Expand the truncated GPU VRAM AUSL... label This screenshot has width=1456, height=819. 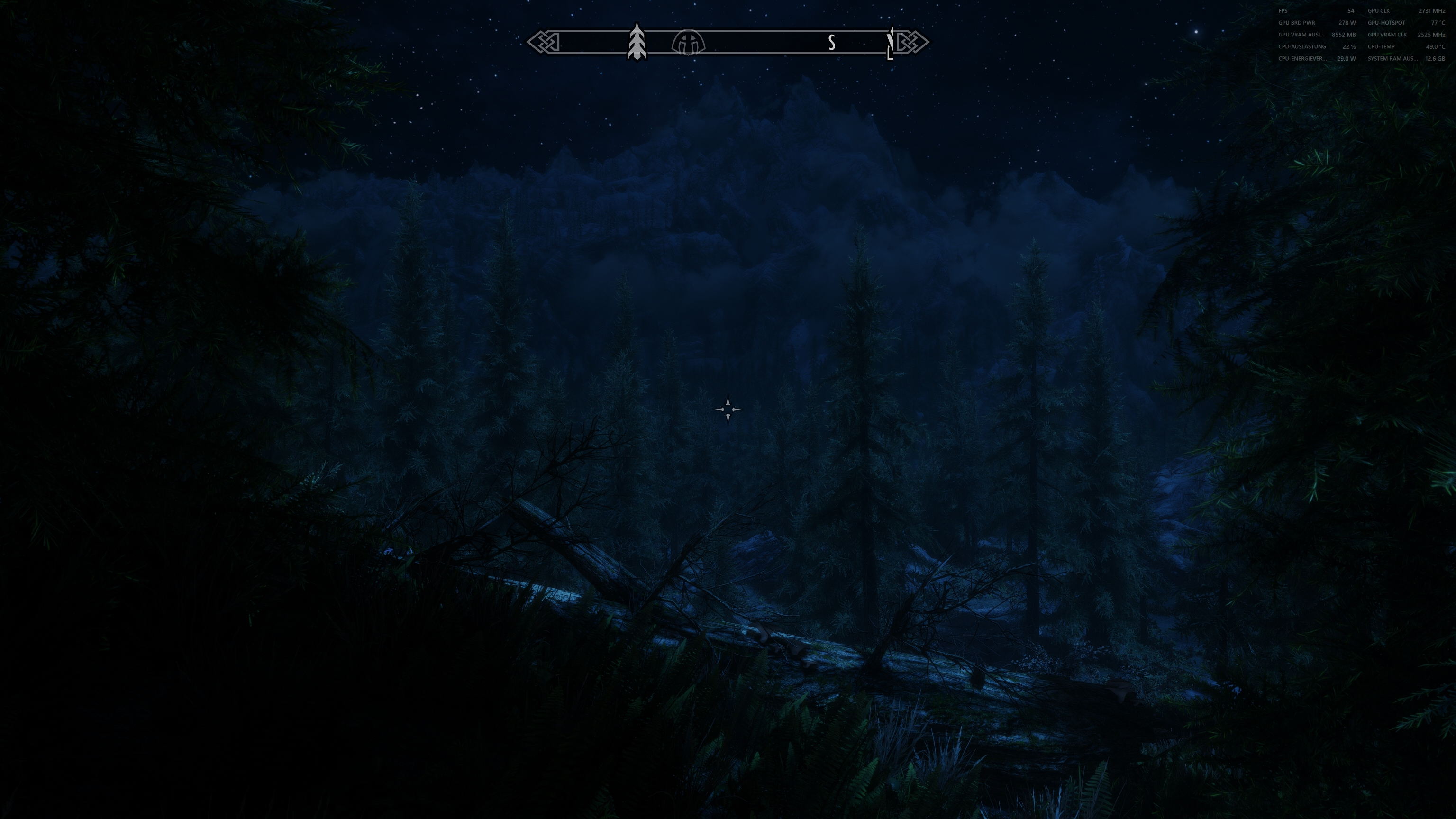coord(1302,35)
